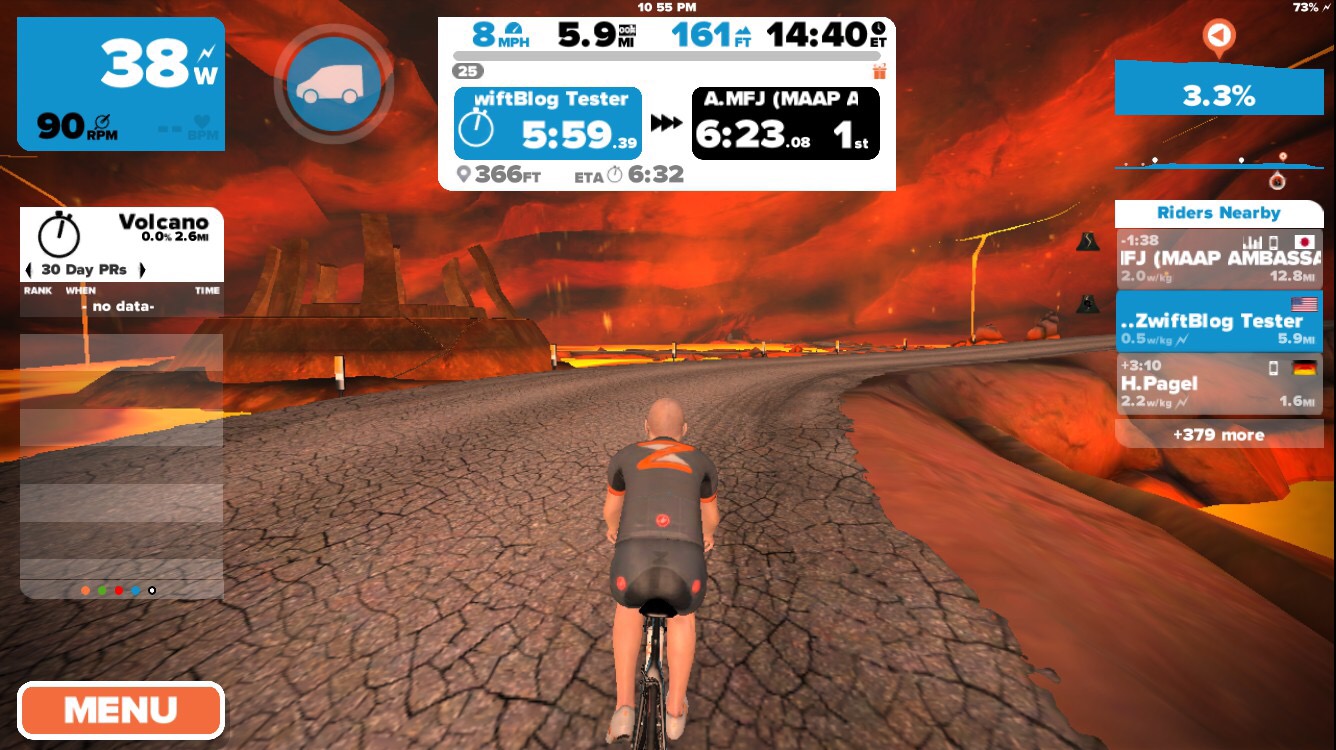The width and height of the screenshot is (1336, 750).
Task: Click the location pin icon beside 366FT
Action: [465, 174]
